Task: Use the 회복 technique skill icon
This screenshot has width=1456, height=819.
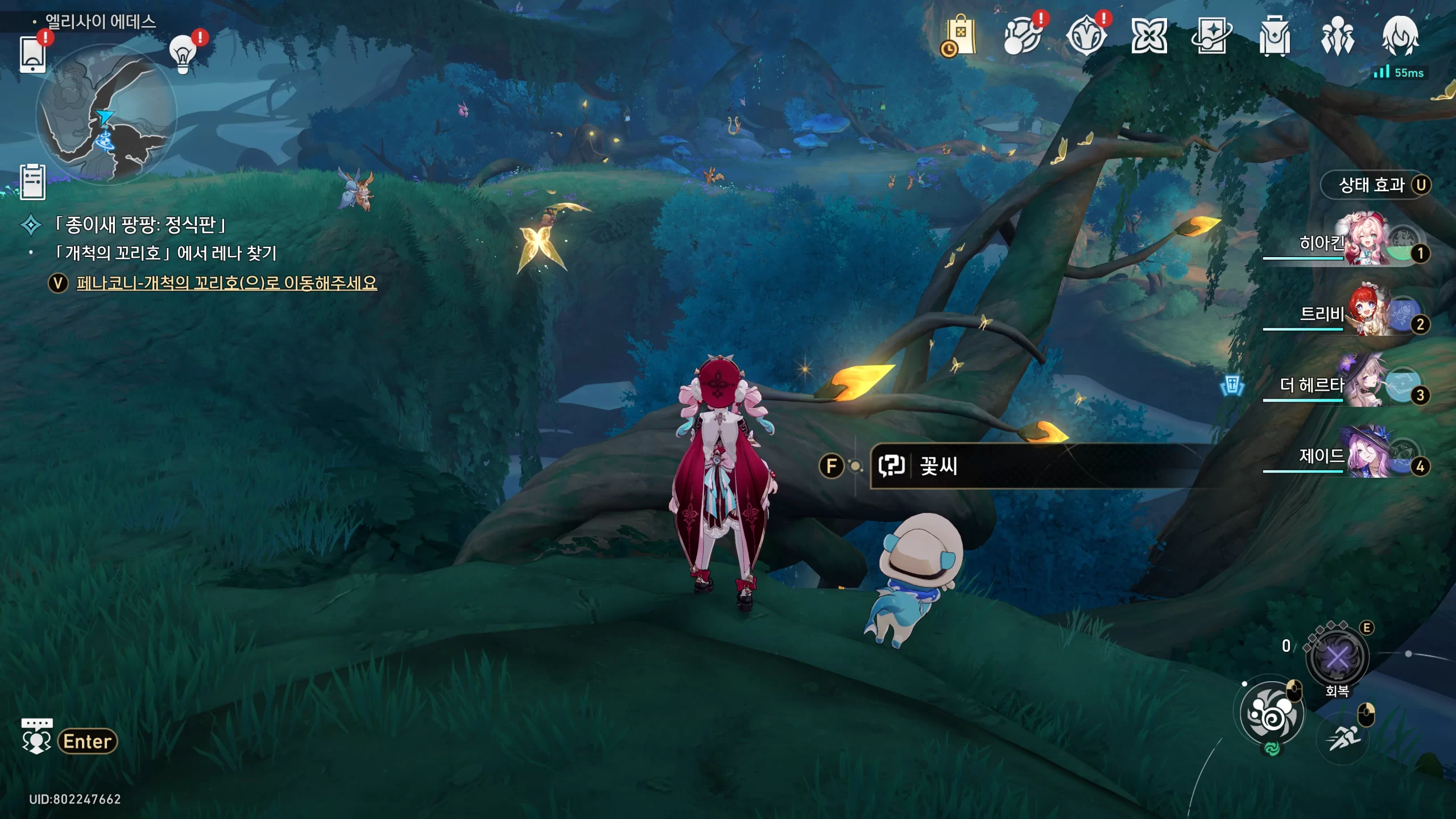Action: 1337,657
